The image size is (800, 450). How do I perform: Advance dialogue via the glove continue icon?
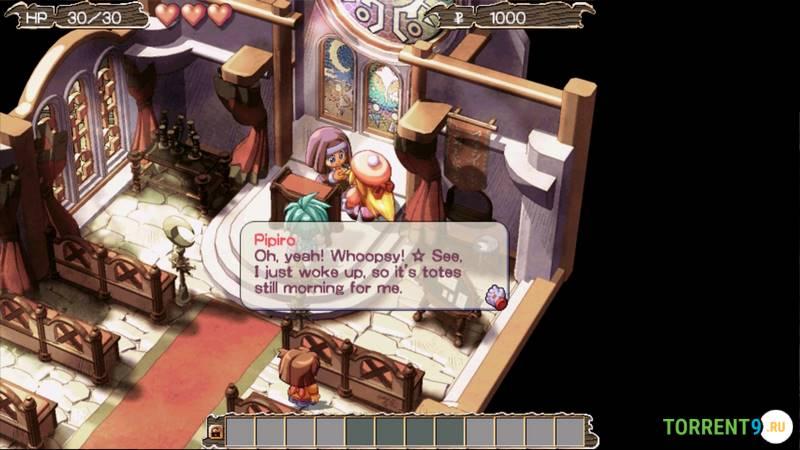[494, 294]
